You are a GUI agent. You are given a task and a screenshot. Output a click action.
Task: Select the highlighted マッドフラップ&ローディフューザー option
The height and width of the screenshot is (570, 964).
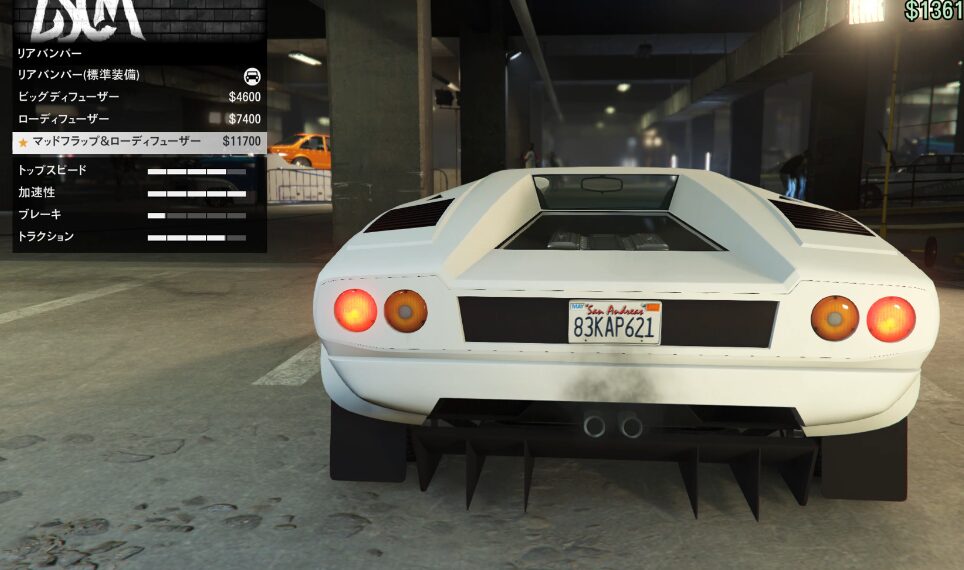pyautogui.click(x=138, y=142)
